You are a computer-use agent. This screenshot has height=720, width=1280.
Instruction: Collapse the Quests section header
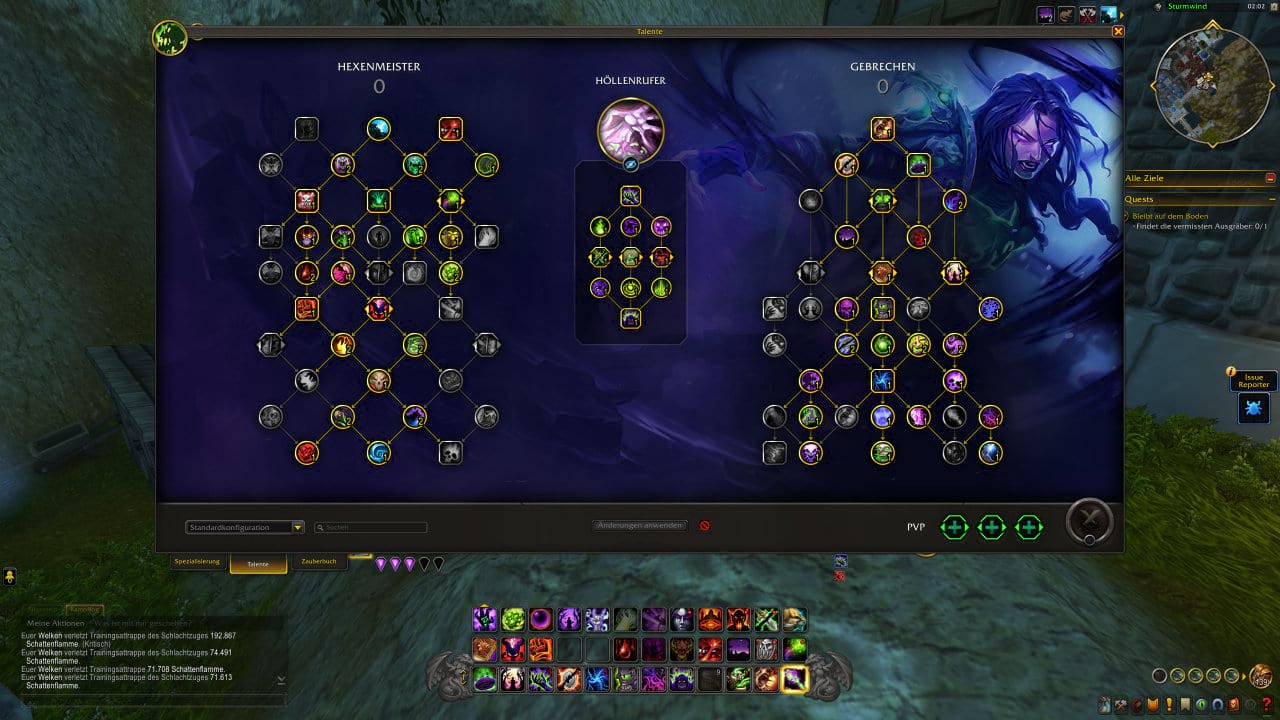[x=1270, y=199]
